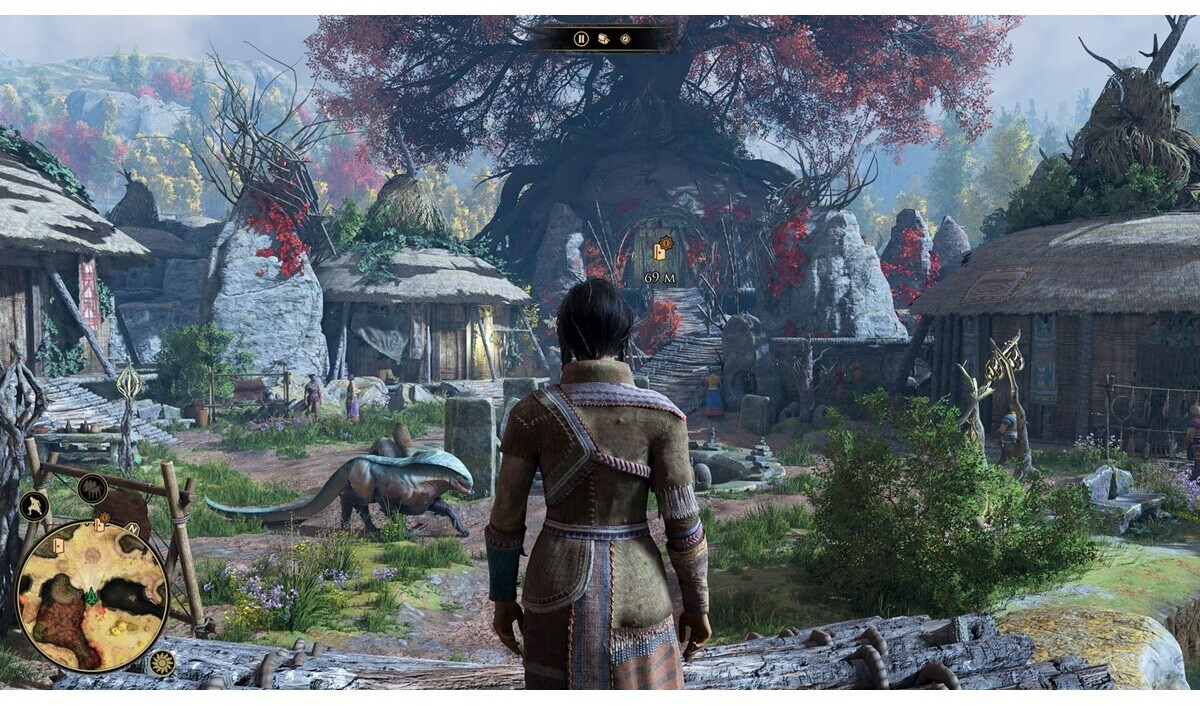Screen dimensions: 1200x706
Task: Click the sun icon beside the minimap
Action: point(160,662)
